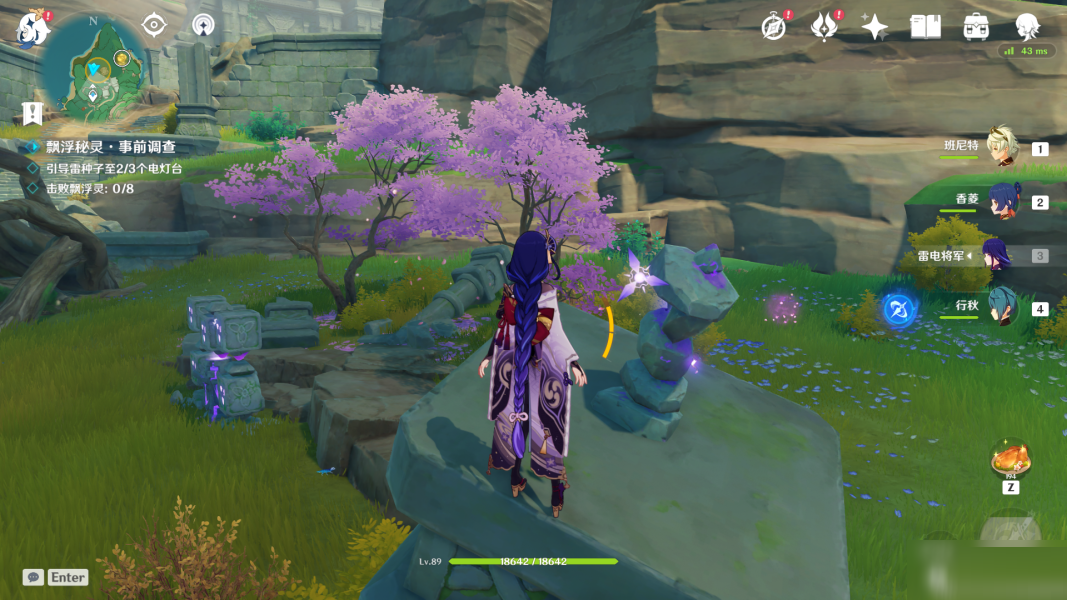Open the chat bubble icon
Viewport: 1067px width, 600px height.
coord(33,577)
